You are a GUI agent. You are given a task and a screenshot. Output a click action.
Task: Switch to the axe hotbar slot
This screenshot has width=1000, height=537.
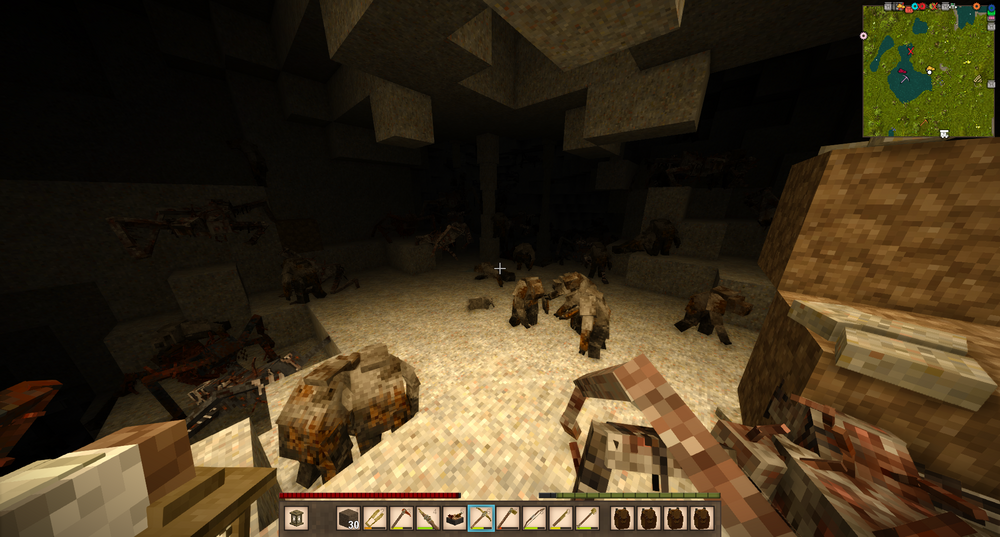click(x=508, y=518)
